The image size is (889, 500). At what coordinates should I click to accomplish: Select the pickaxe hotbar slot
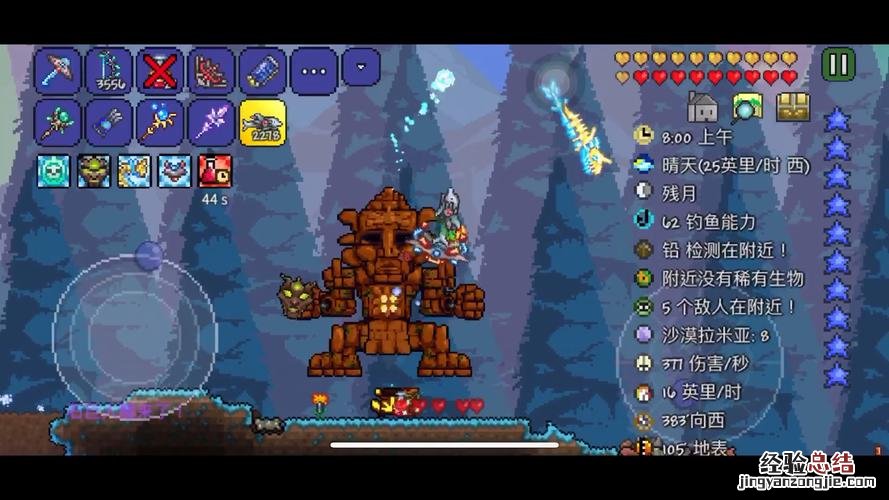click(58, 71)
